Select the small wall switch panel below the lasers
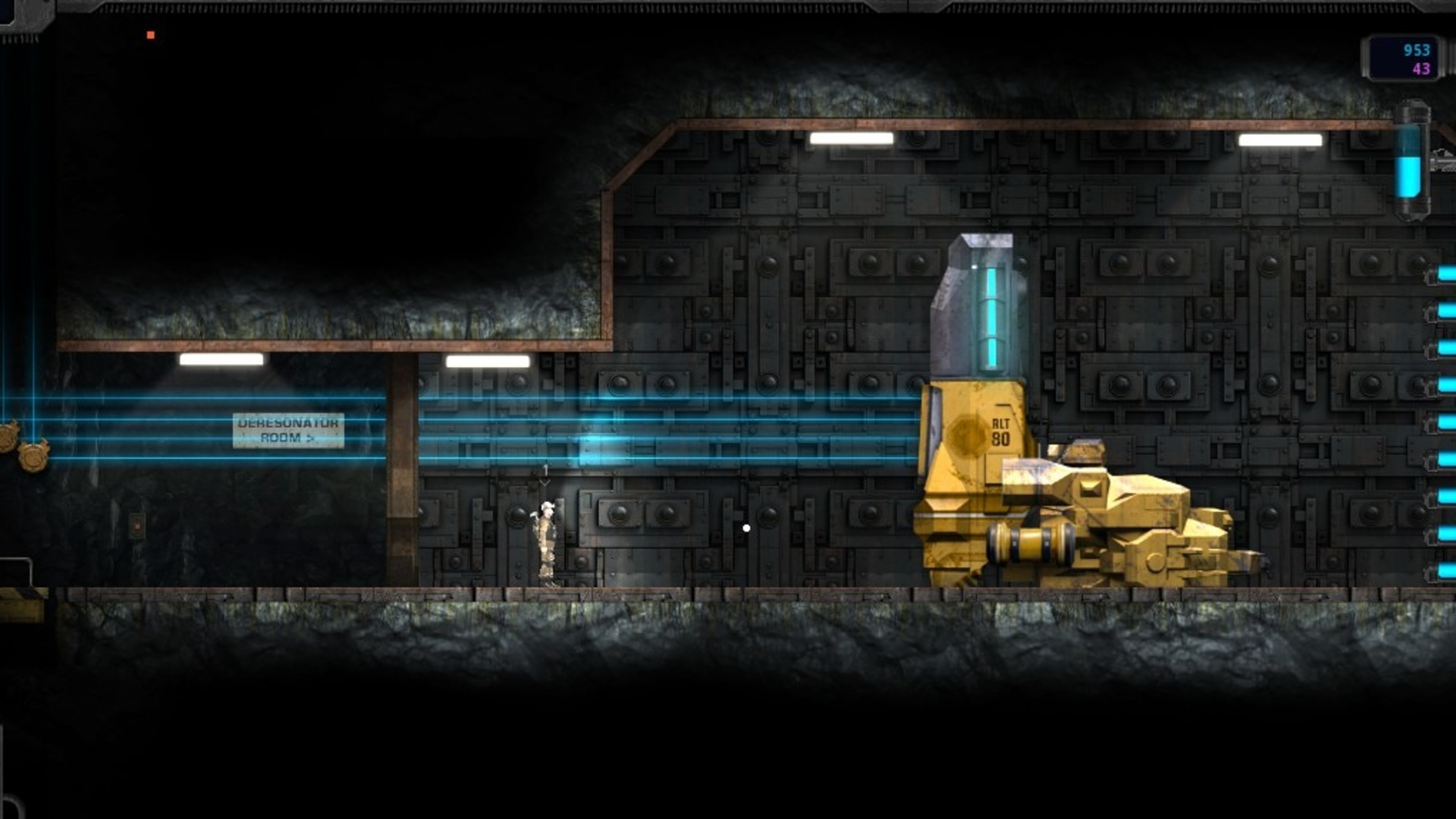 (137, 525)
